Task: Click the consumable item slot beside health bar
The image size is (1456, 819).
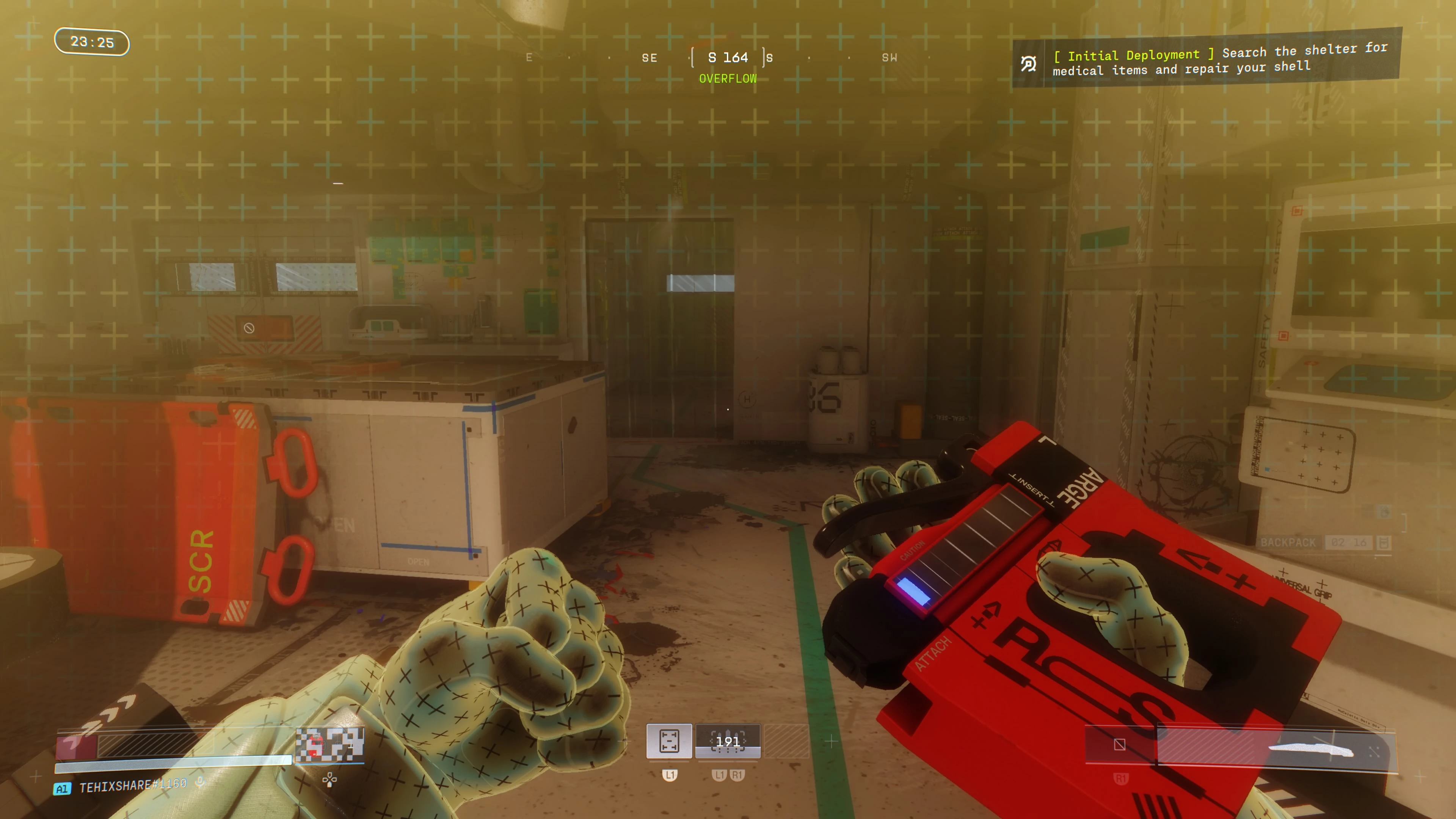Action: [x=329, y=744]
